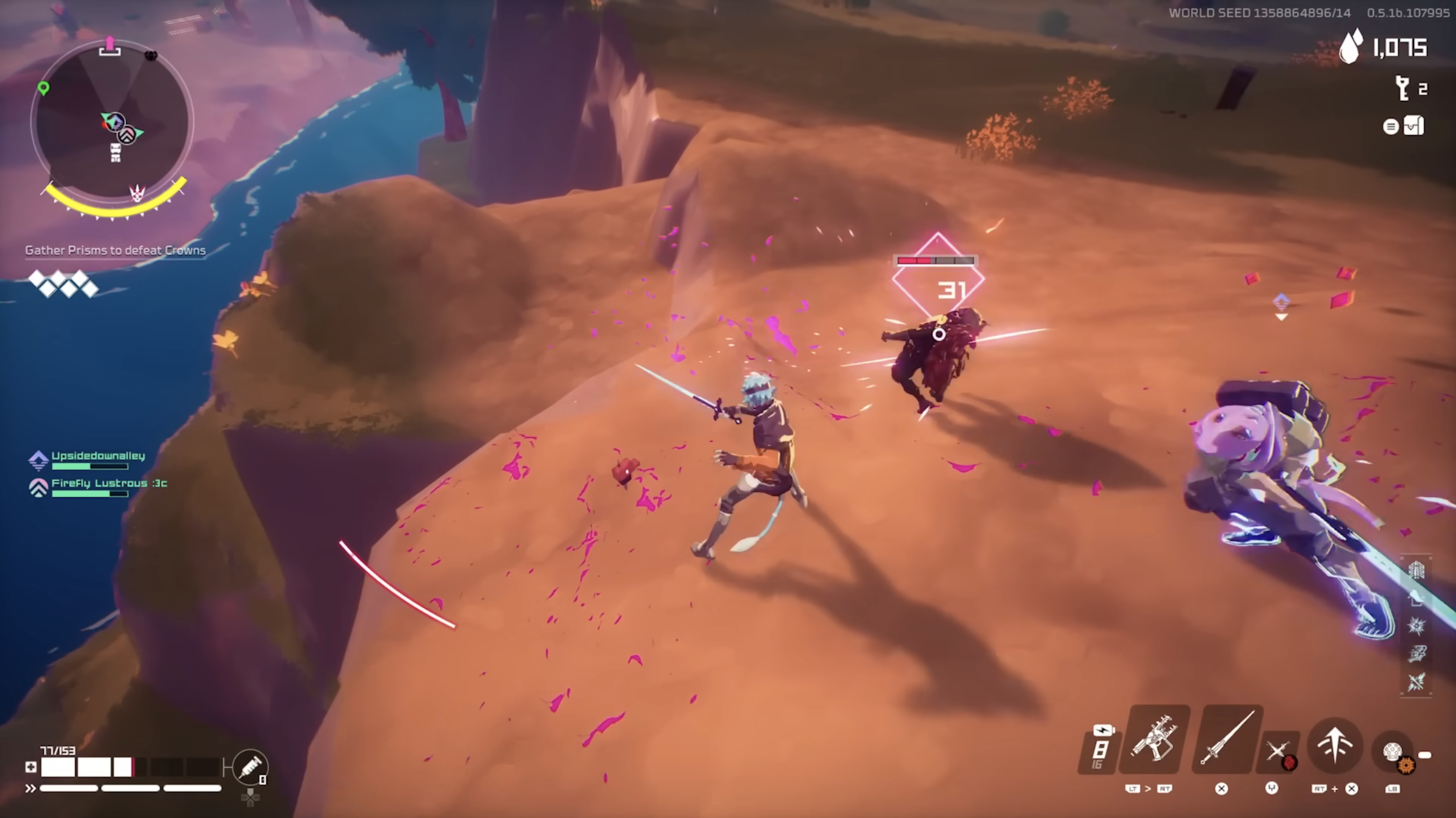Select the long sword weapon slot

click(x=1227, y=739)
